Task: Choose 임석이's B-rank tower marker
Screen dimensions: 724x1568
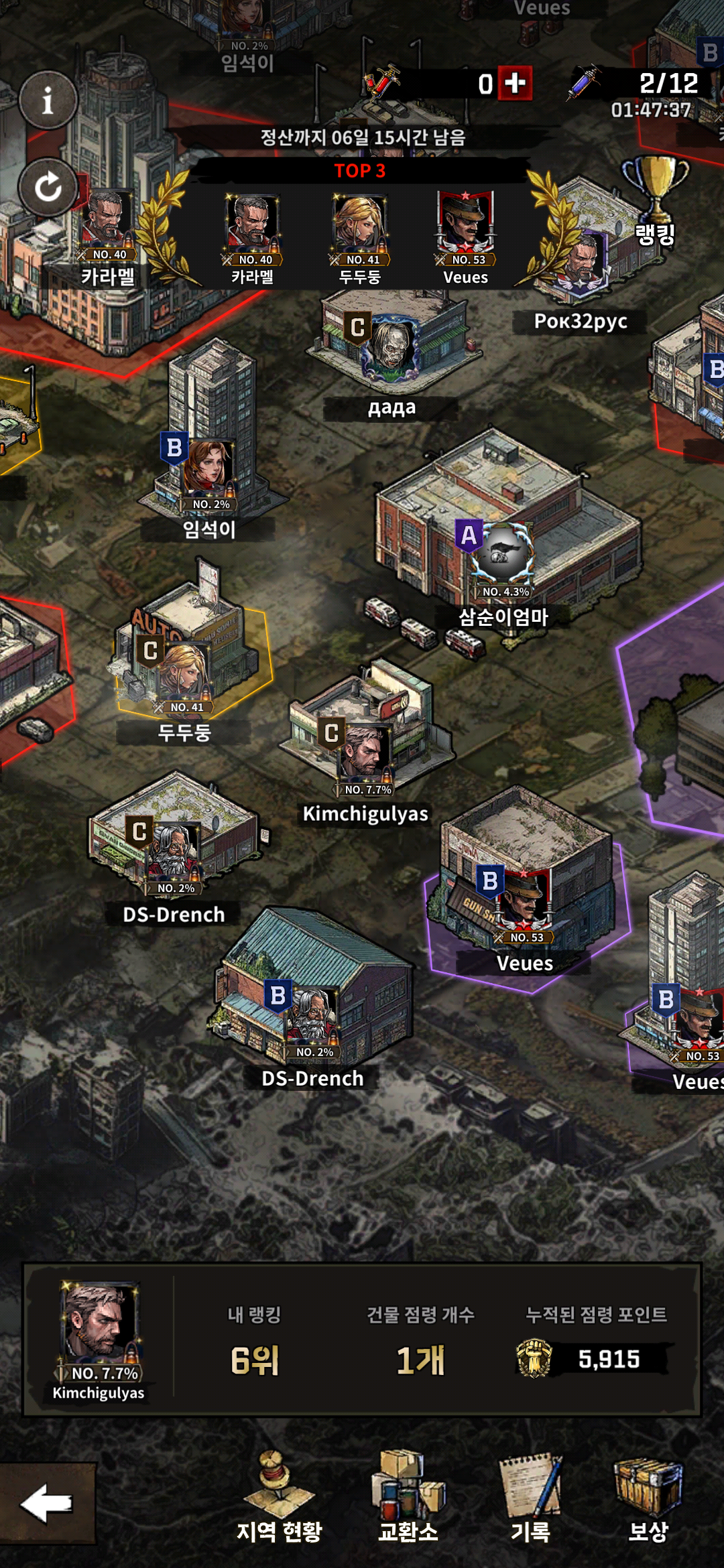Action: [206, 469]
